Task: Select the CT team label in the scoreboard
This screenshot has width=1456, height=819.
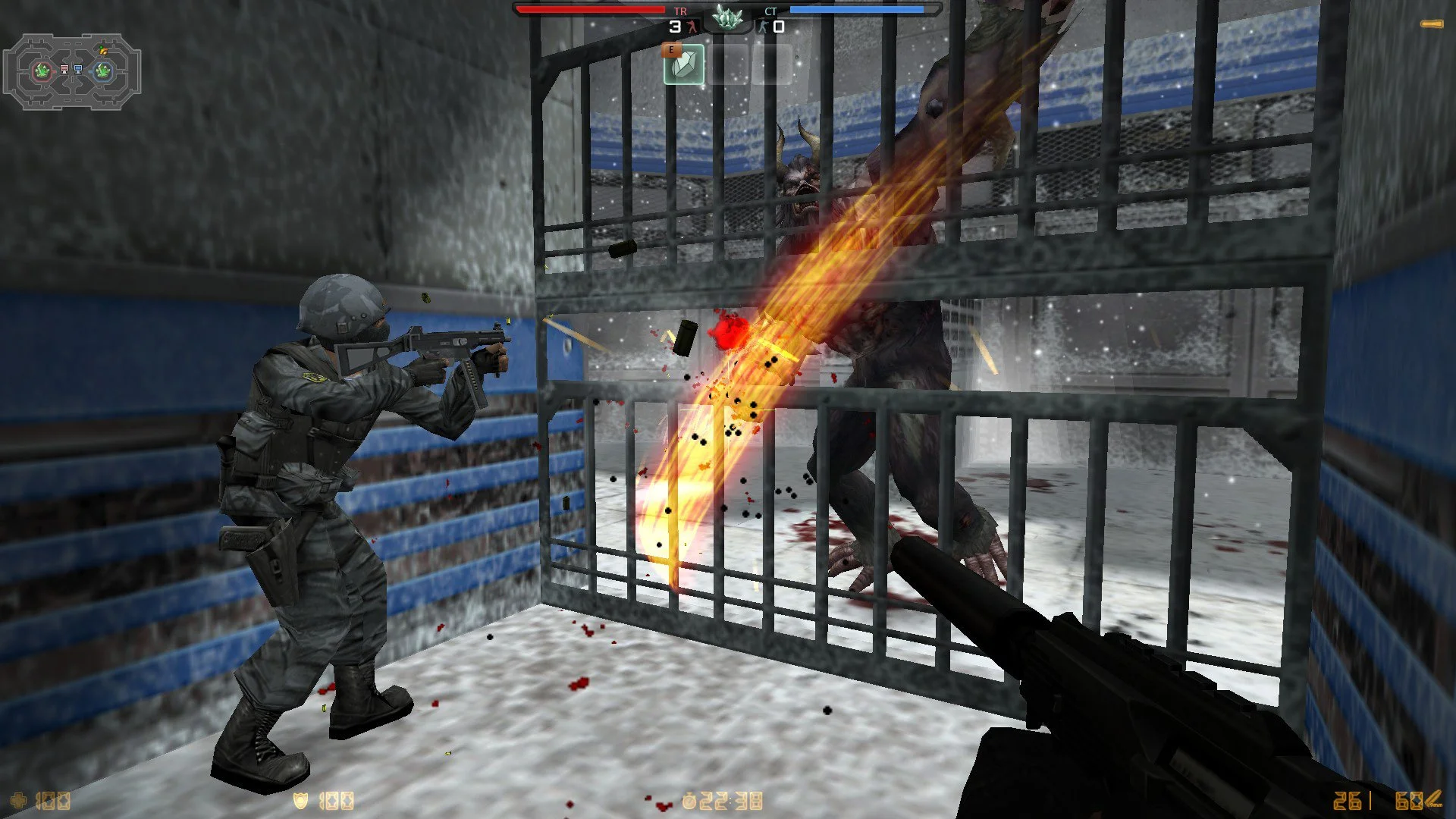Action: tap(771, 11)
